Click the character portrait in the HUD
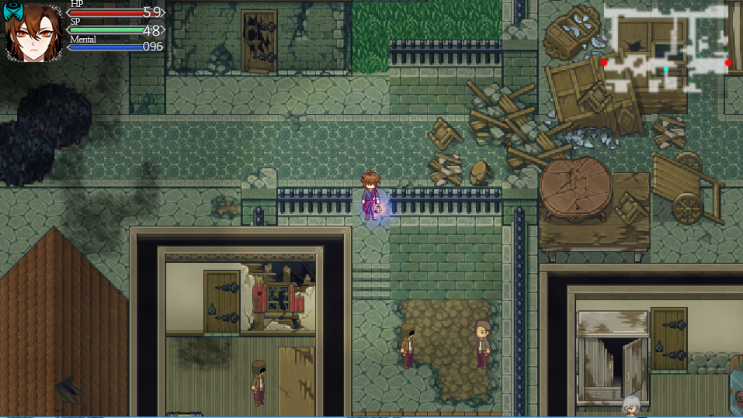The width and height of the screenshot is (743, 418). click(x=33, y=31)
